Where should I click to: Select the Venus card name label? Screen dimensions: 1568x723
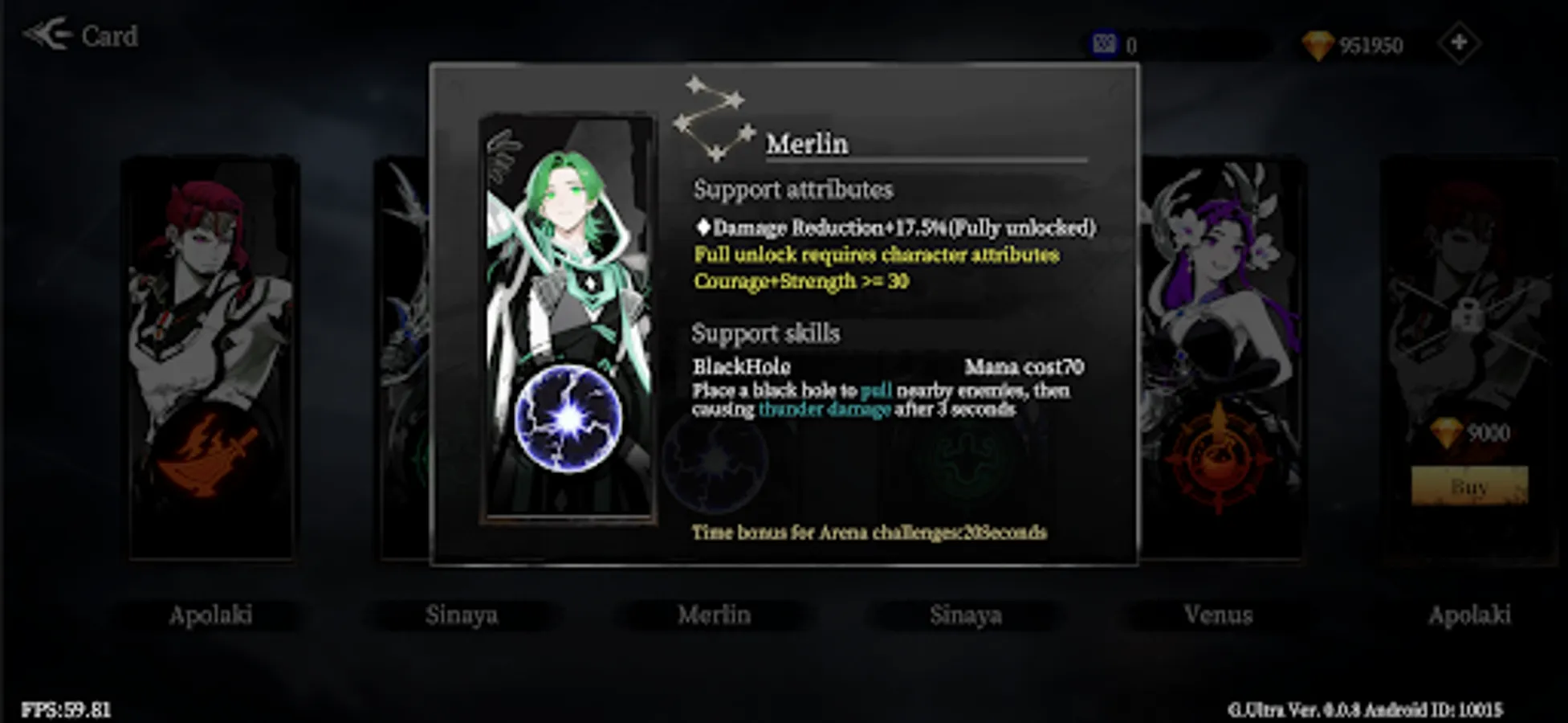click(x=1218, y=615)
